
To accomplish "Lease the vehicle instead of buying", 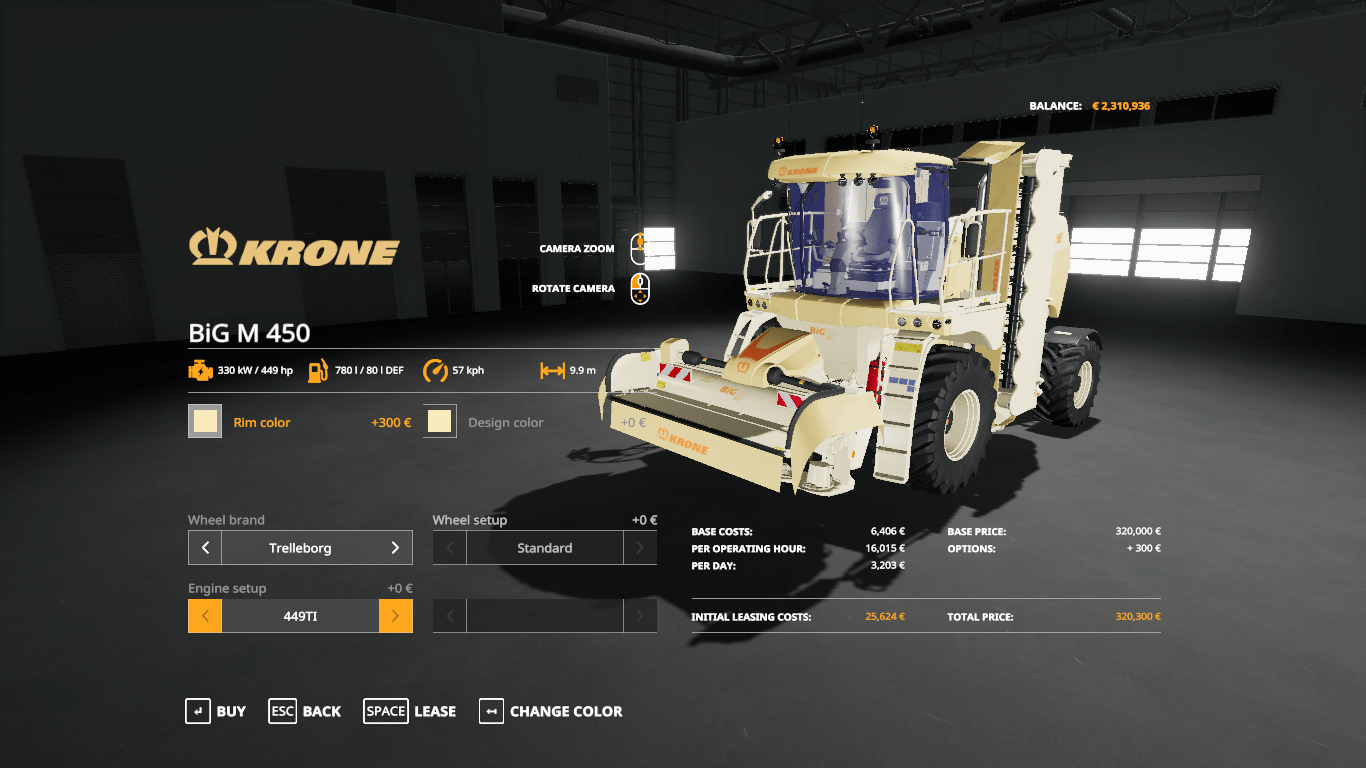I will click(x=410, y=711).
